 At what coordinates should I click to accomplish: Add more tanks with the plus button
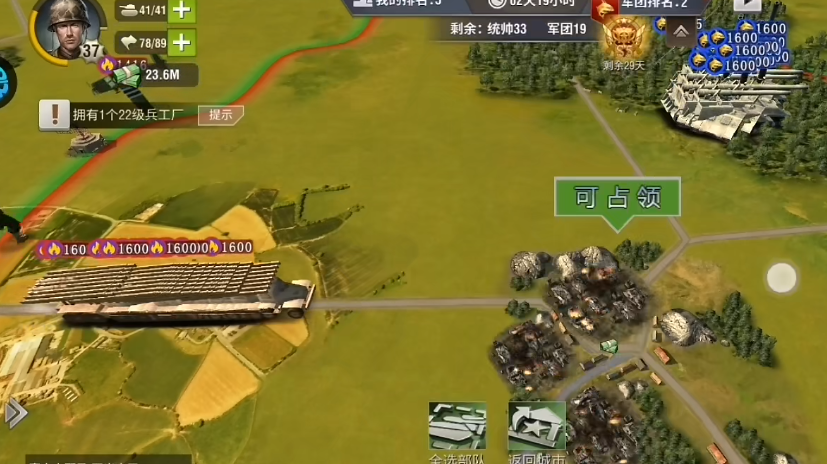pyautogui.click(x=181, y=11)
